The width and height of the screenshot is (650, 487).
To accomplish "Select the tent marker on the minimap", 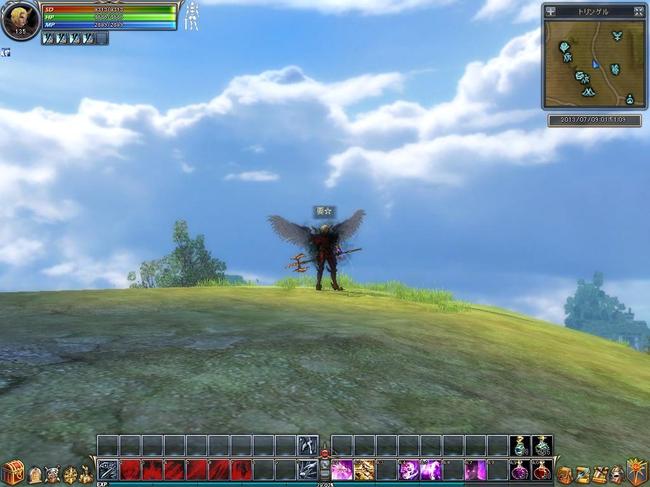I will tap(588, 91).
